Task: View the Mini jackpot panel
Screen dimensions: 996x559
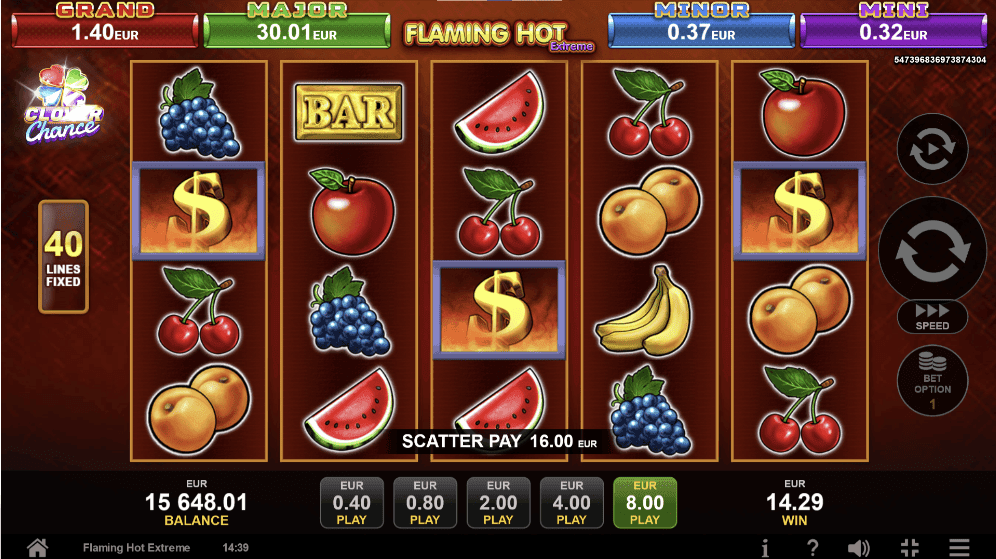Action: (x=893, y=24)
